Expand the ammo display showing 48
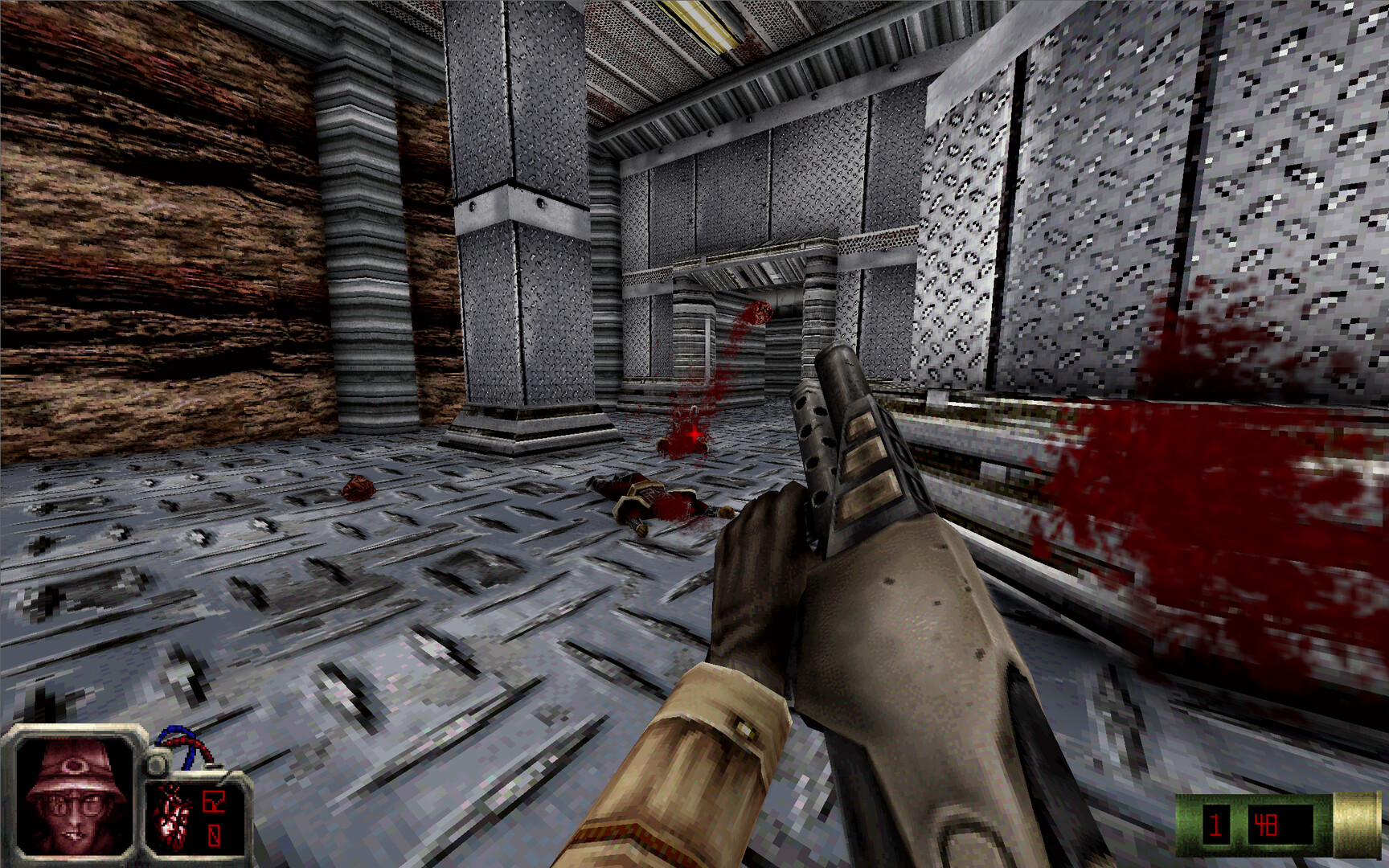Viewport: 1389px width, 868px height. click(x=1267, y=826)
